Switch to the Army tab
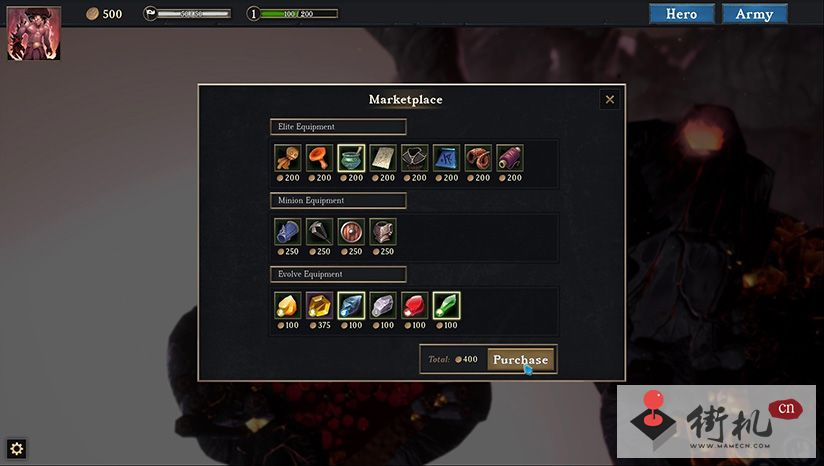The image size is (824, 466). pos(754,14)
